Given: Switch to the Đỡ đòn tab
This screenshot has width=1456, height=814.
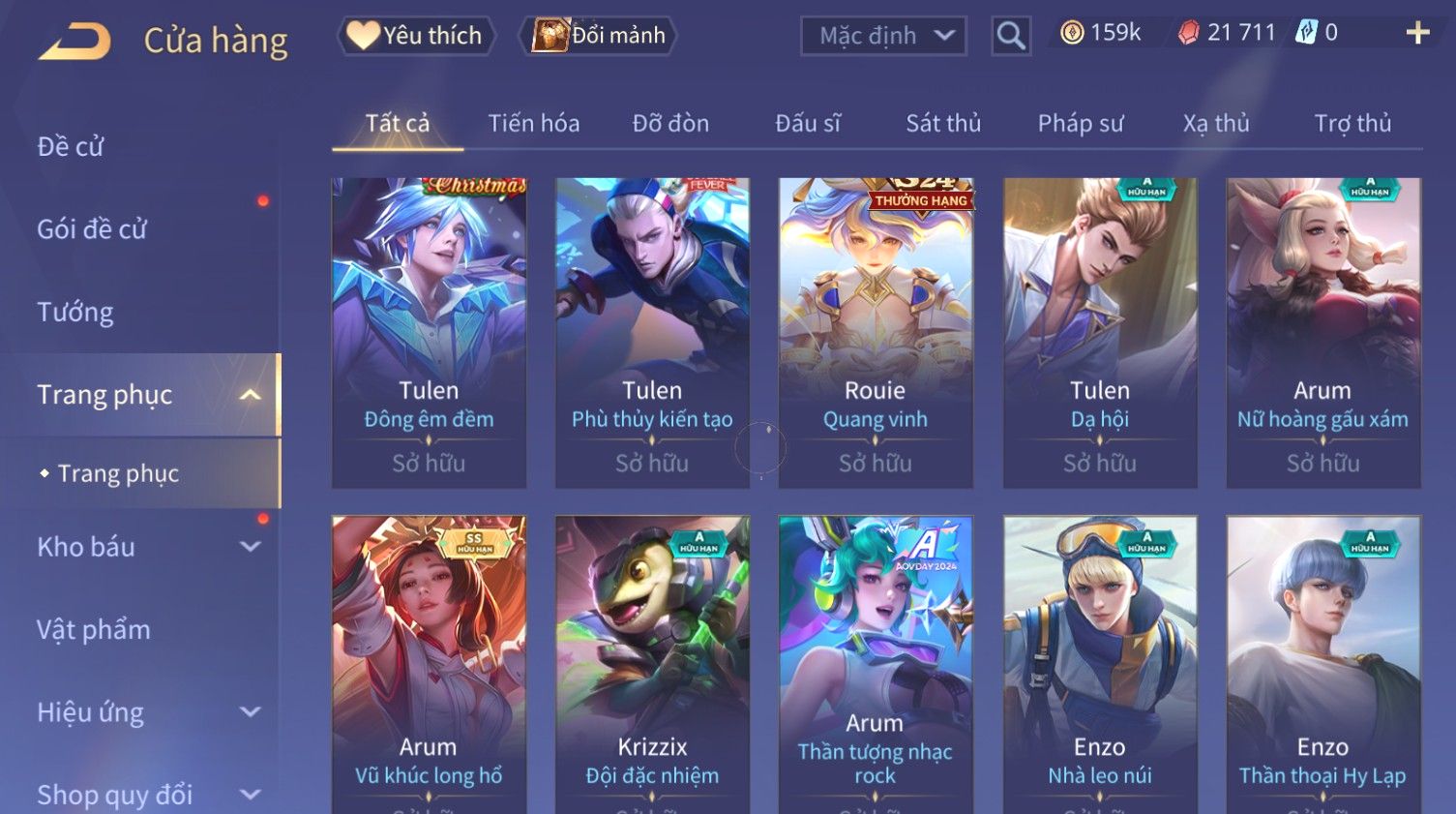Looking at the screenshot, I should [x=670, y=124].
